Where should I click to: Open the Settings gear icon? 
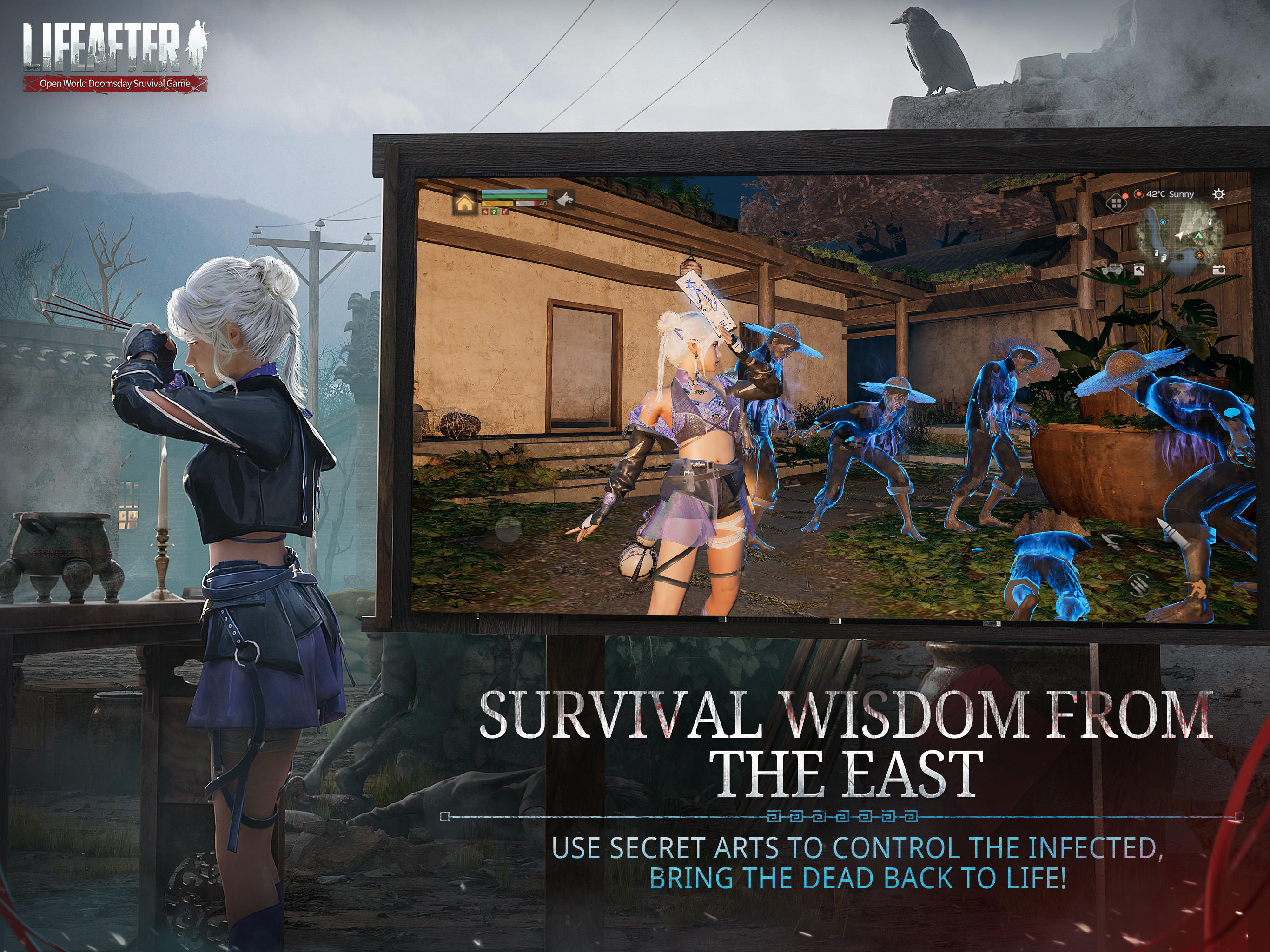click(x=1219, y=195)
